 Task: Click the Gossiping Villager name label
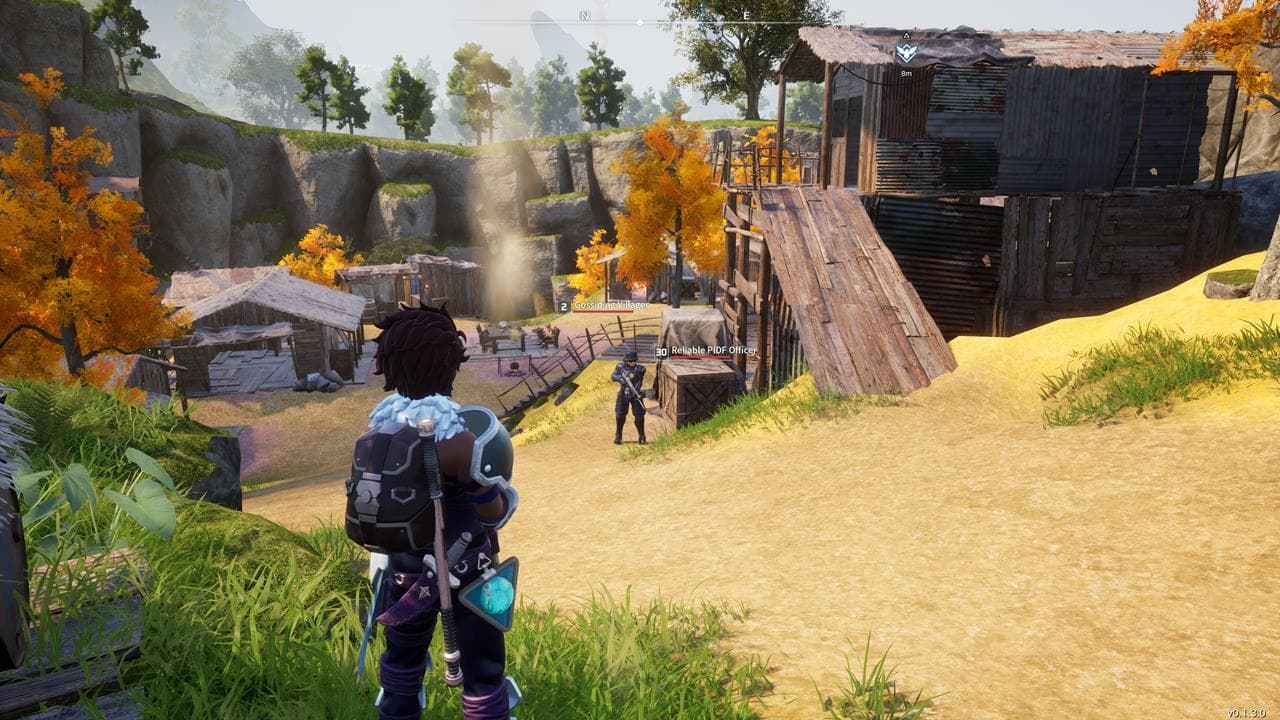point(613,304)
